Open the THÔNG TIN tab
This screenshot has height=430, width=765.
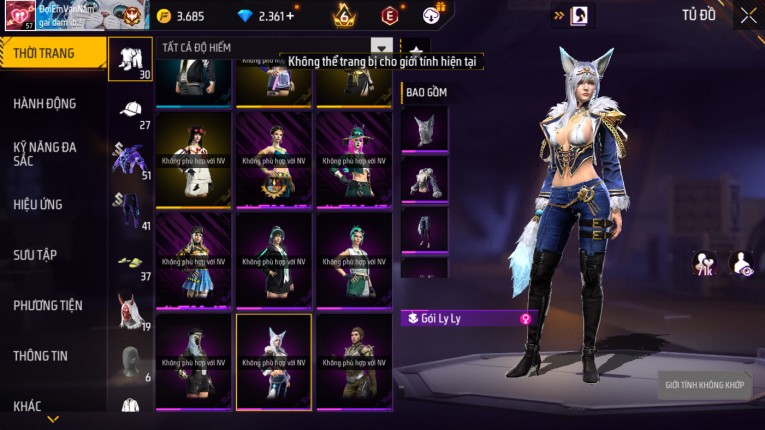tap(40, 355)
